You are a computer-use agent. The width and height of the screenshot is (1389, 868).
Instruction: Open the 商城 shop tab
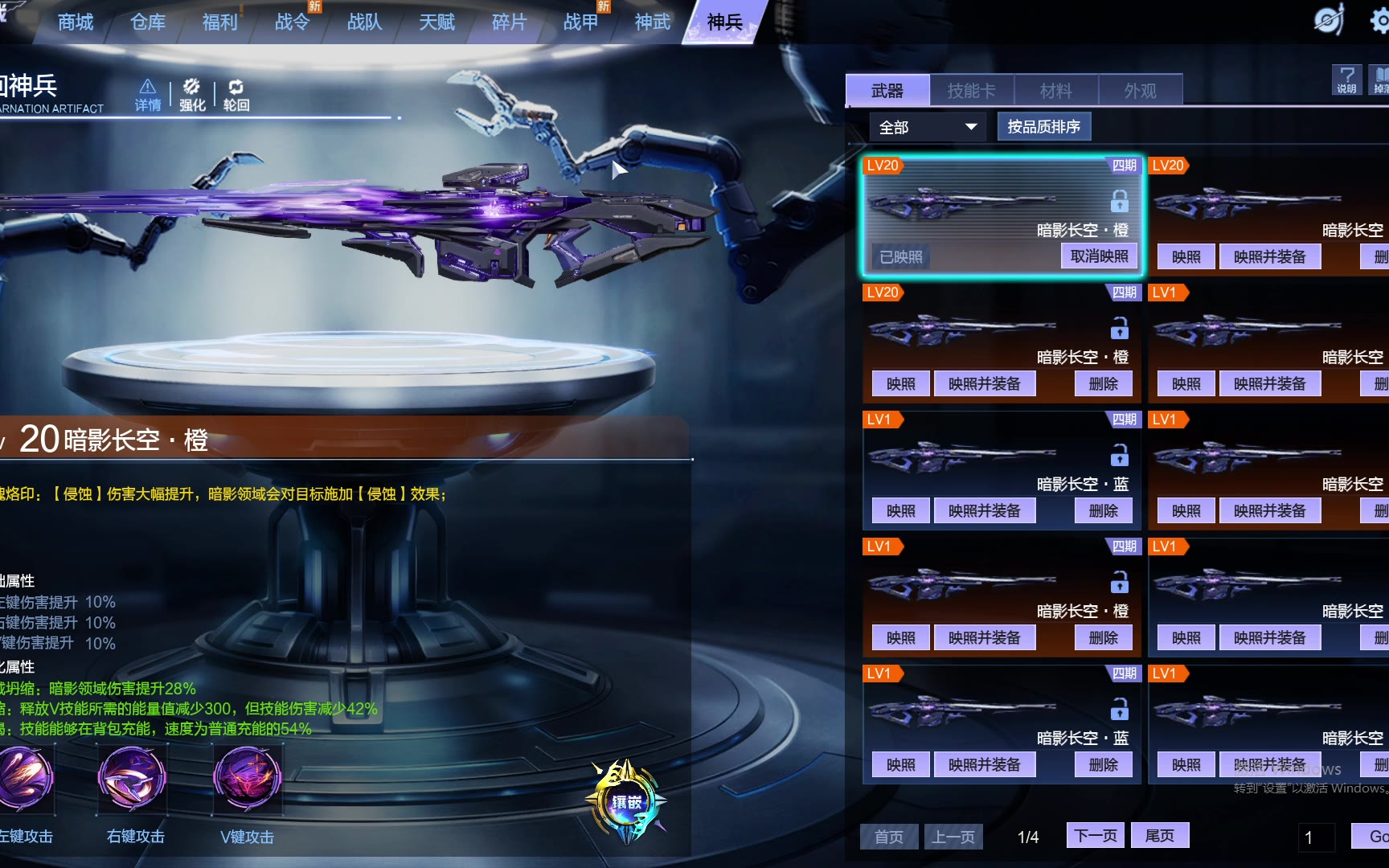[76, 22]
